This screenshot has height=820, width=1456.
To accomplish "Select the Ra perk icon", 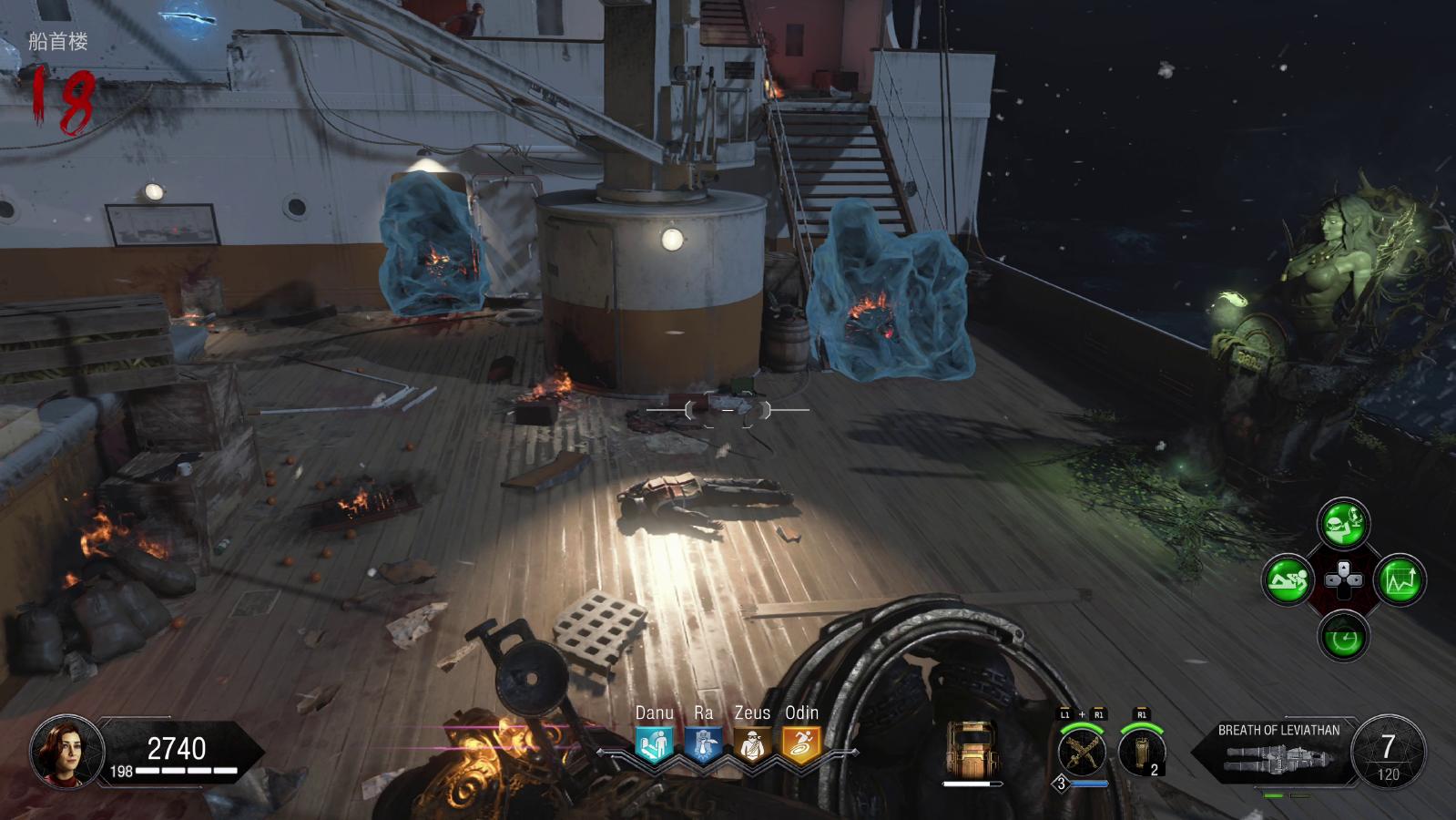I will tap(703, 745).
